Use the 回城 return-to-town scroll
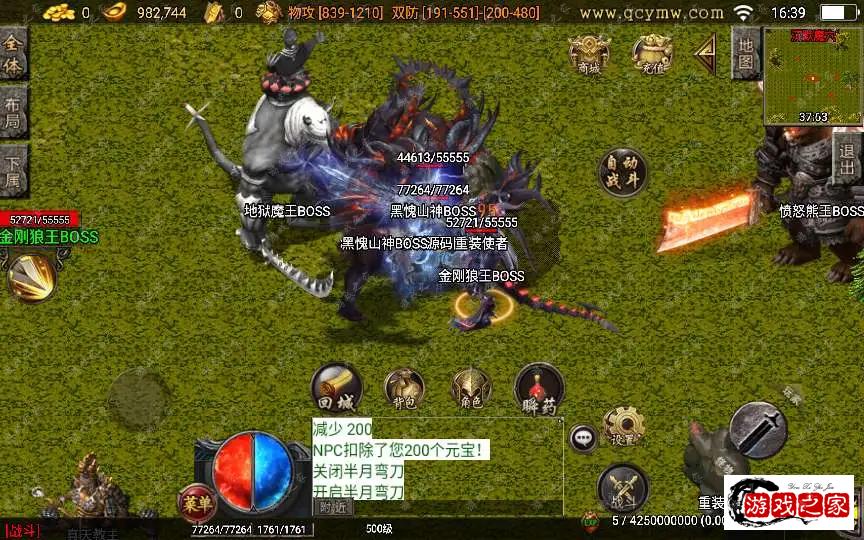Image resolution: width=864 pixels, height=540 pixels. [x=335, y=388]
